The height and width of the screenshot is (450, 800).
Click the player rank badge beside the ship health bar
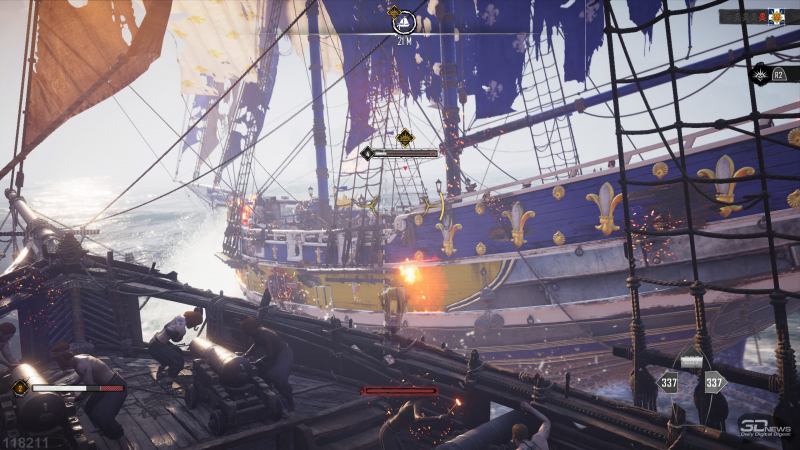point(19,387)
